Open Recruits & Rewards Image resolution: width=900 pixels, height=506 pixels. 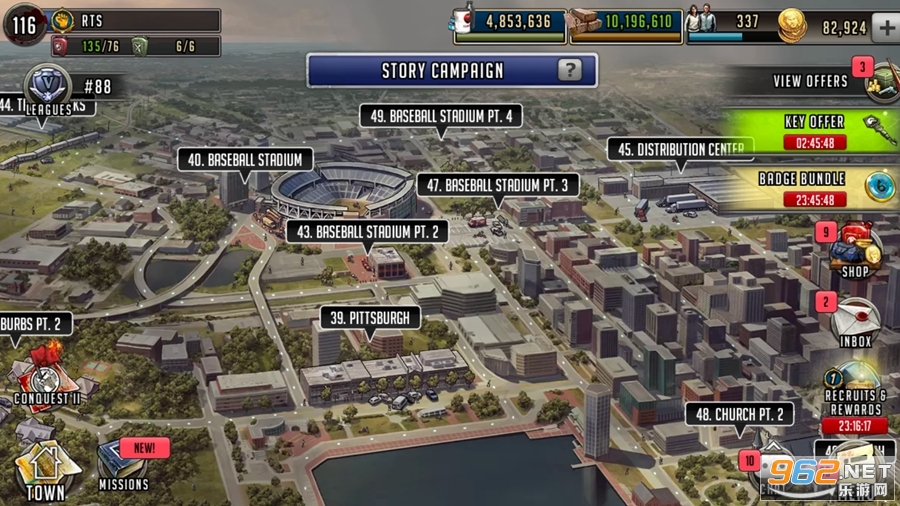click(x=855, y=395)
